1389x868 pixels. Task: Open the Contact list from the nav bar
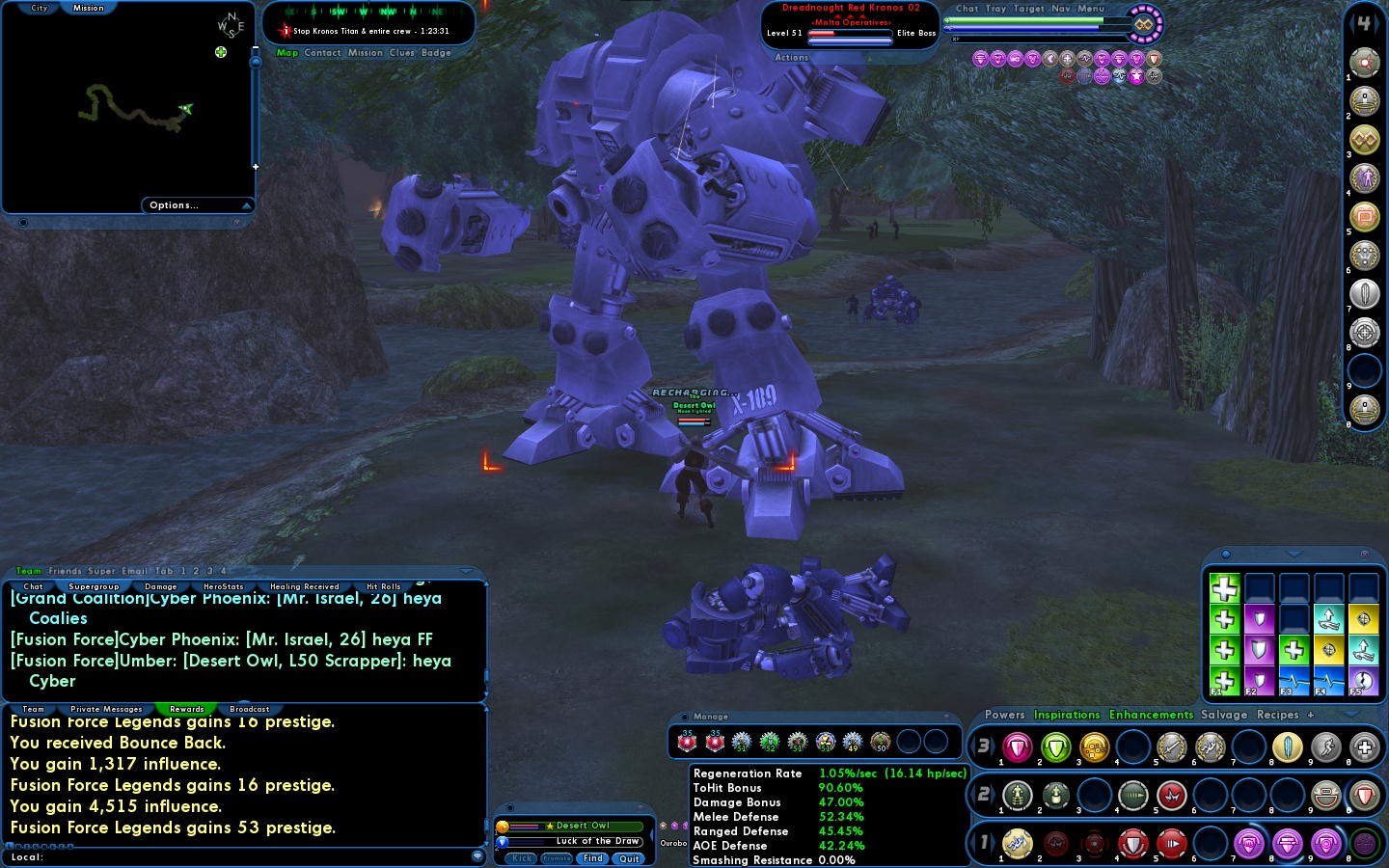pyautogui.click(x=322, y=53)
